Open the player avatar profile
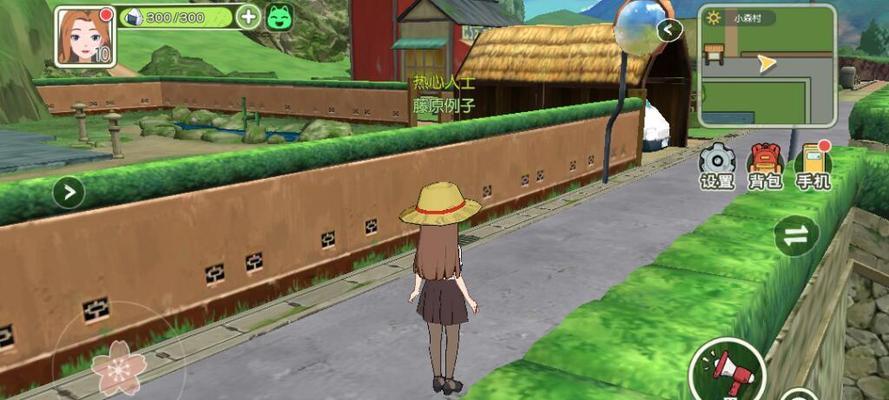Image resolution: width=889 pixels, height=400 pixels. click(x=84, y=35)
